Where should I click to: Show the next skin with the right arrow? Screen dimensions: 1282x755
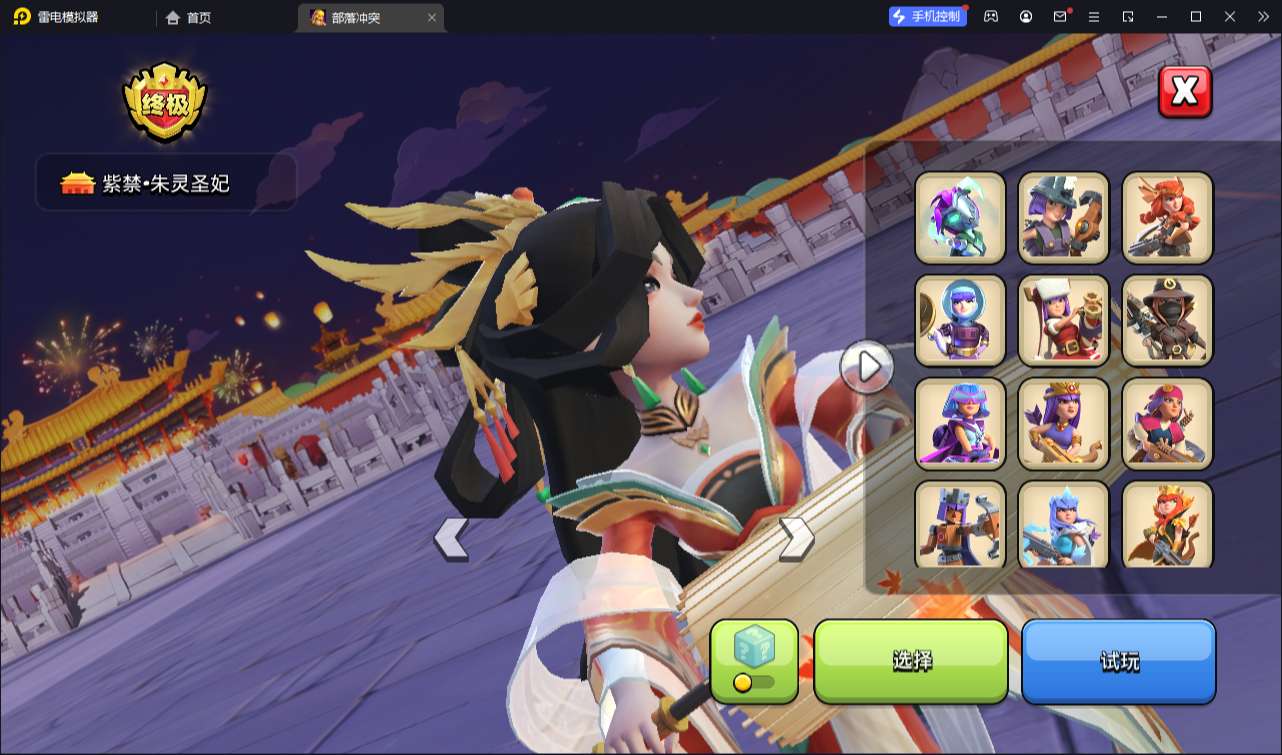click(796, 539)
